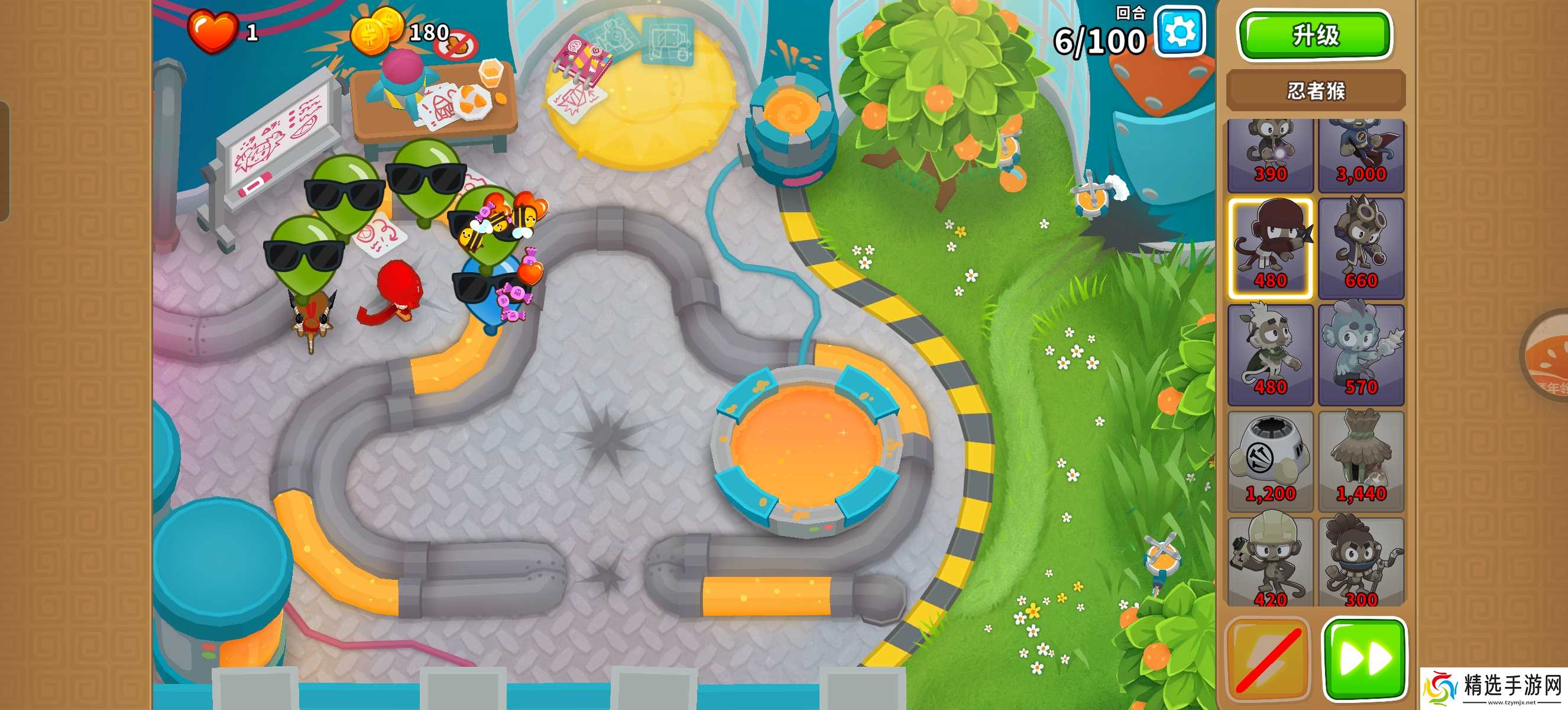Image resolution: width=1568 pixels, height=710 pixels.
Task: Open the settings gear menu
Action: (x=1180, y=31)
